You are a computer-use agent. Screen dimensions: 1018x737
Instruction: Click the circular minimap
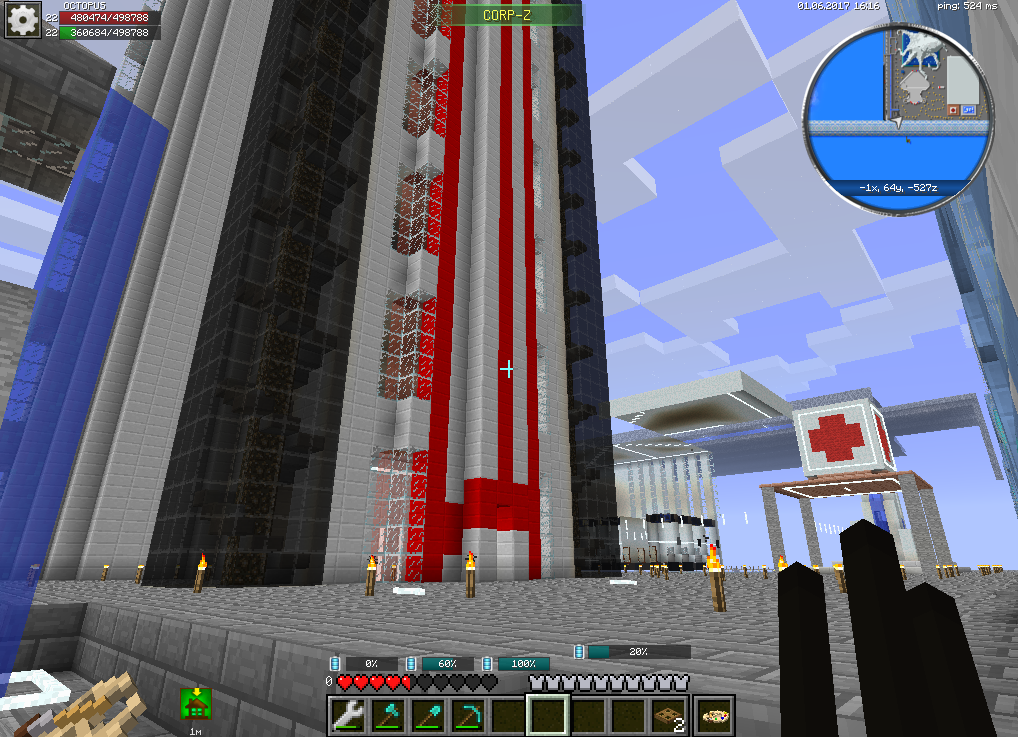pyautogui.click(x=899, y=119)
